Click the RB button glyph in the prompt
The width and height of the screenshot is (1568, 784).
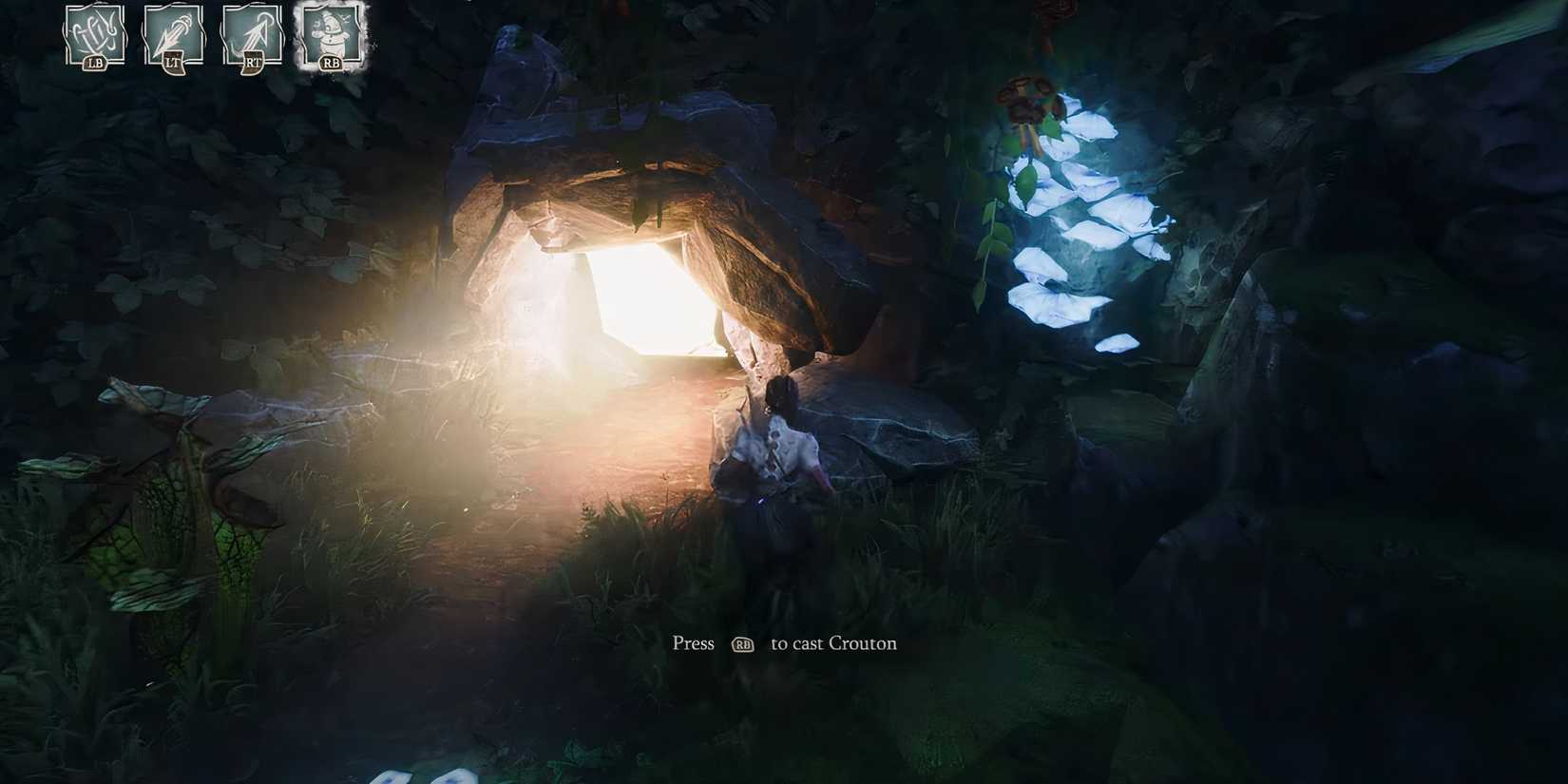743,644
